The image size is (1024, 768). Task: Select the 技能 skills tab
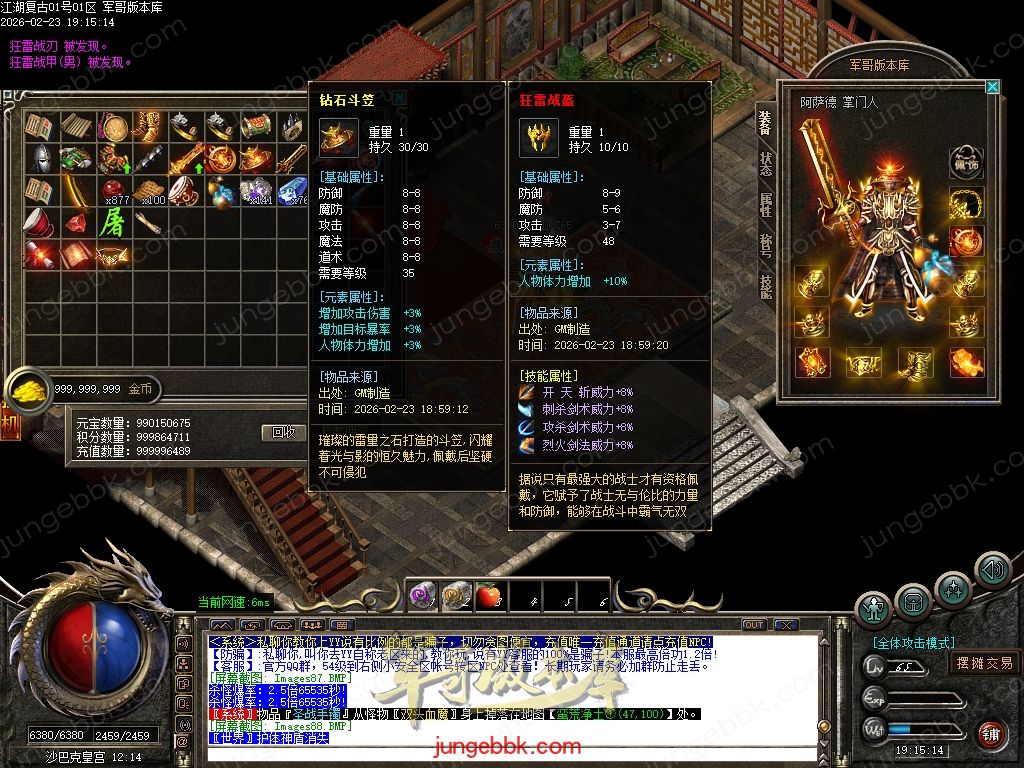pyautogui.click(x=765, y=287)
